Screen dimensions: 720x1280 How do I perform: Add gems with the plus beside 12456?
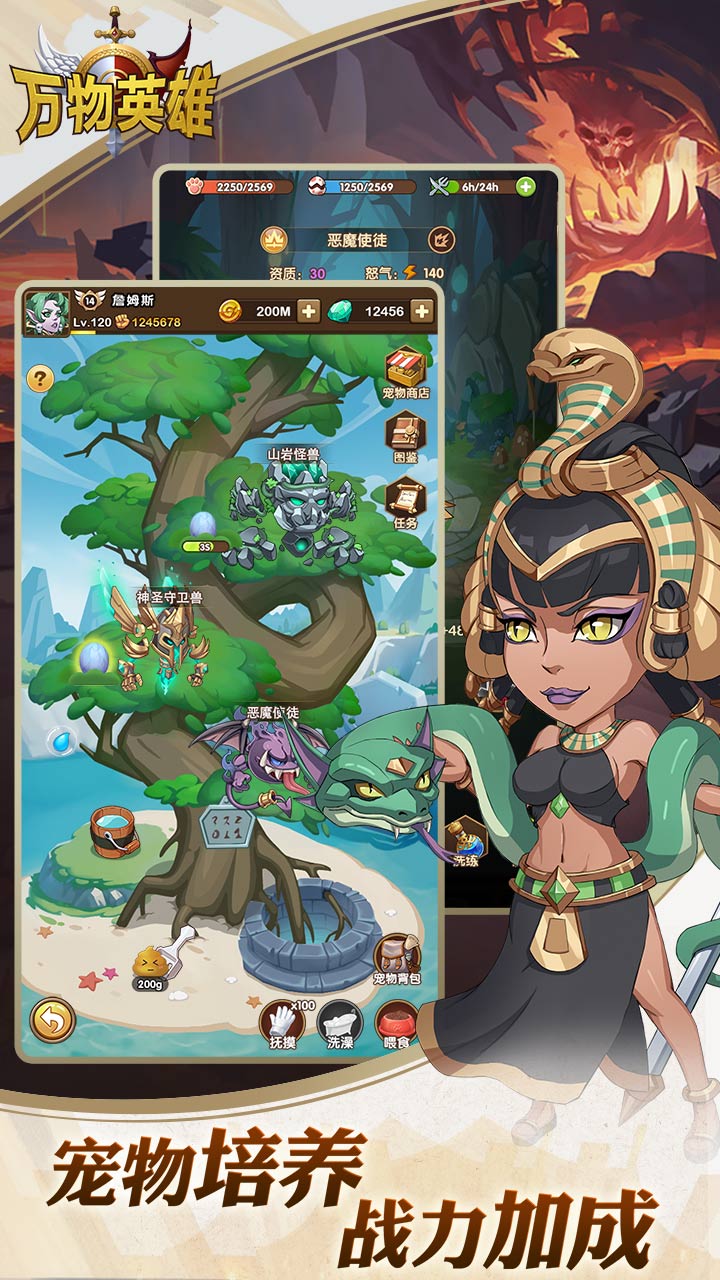pyautogui.click(x=422, y=311)
